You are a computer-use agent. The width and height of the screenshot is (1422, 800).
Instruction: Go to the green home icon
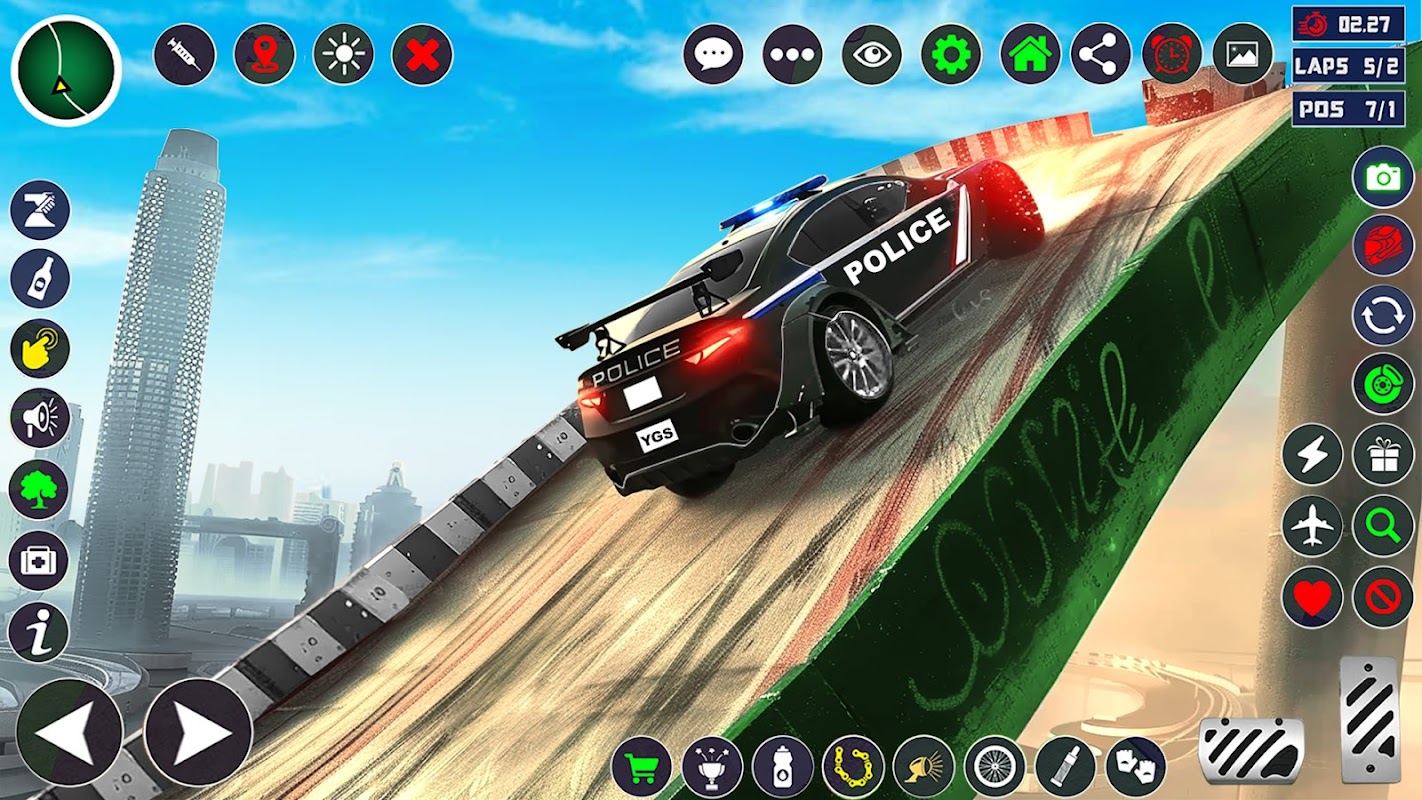[x=1030, y=54]
